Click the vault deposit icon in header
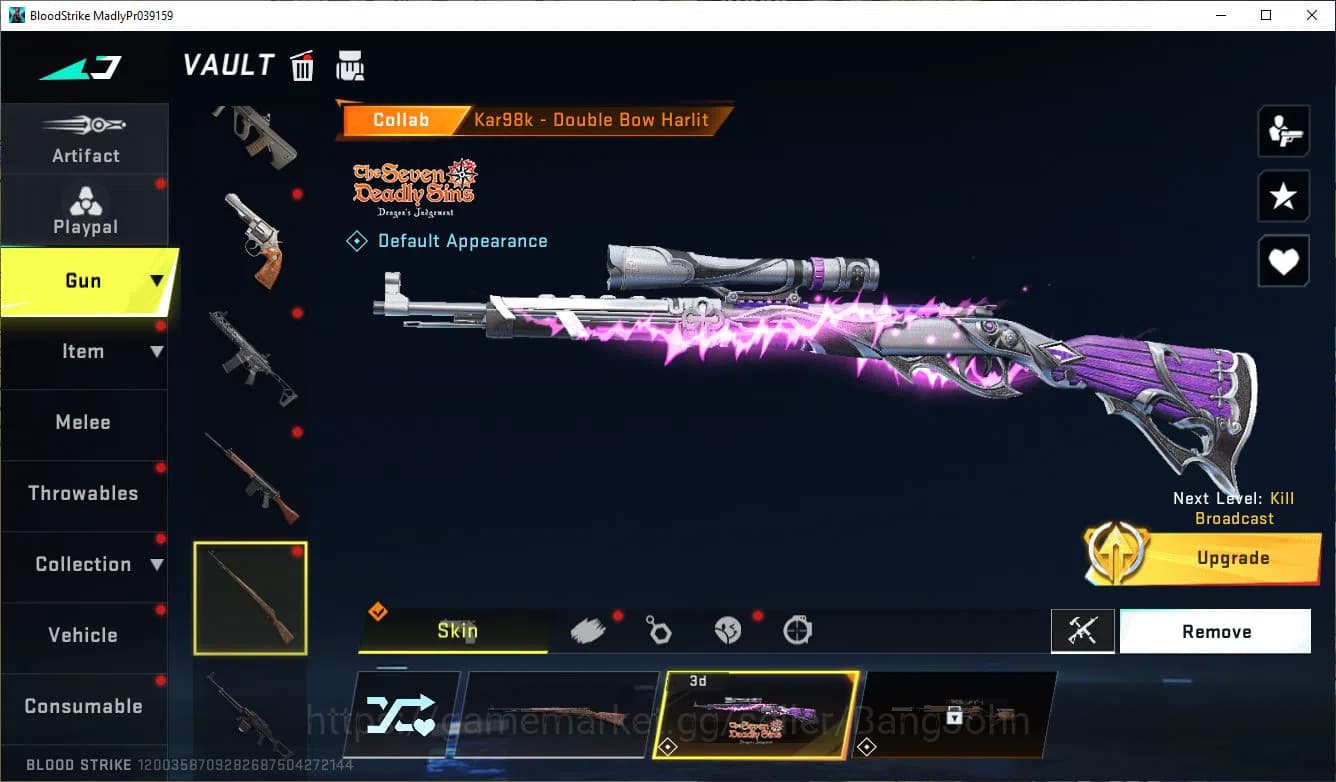Viewport: 1336px width, 782px height. 351,65
